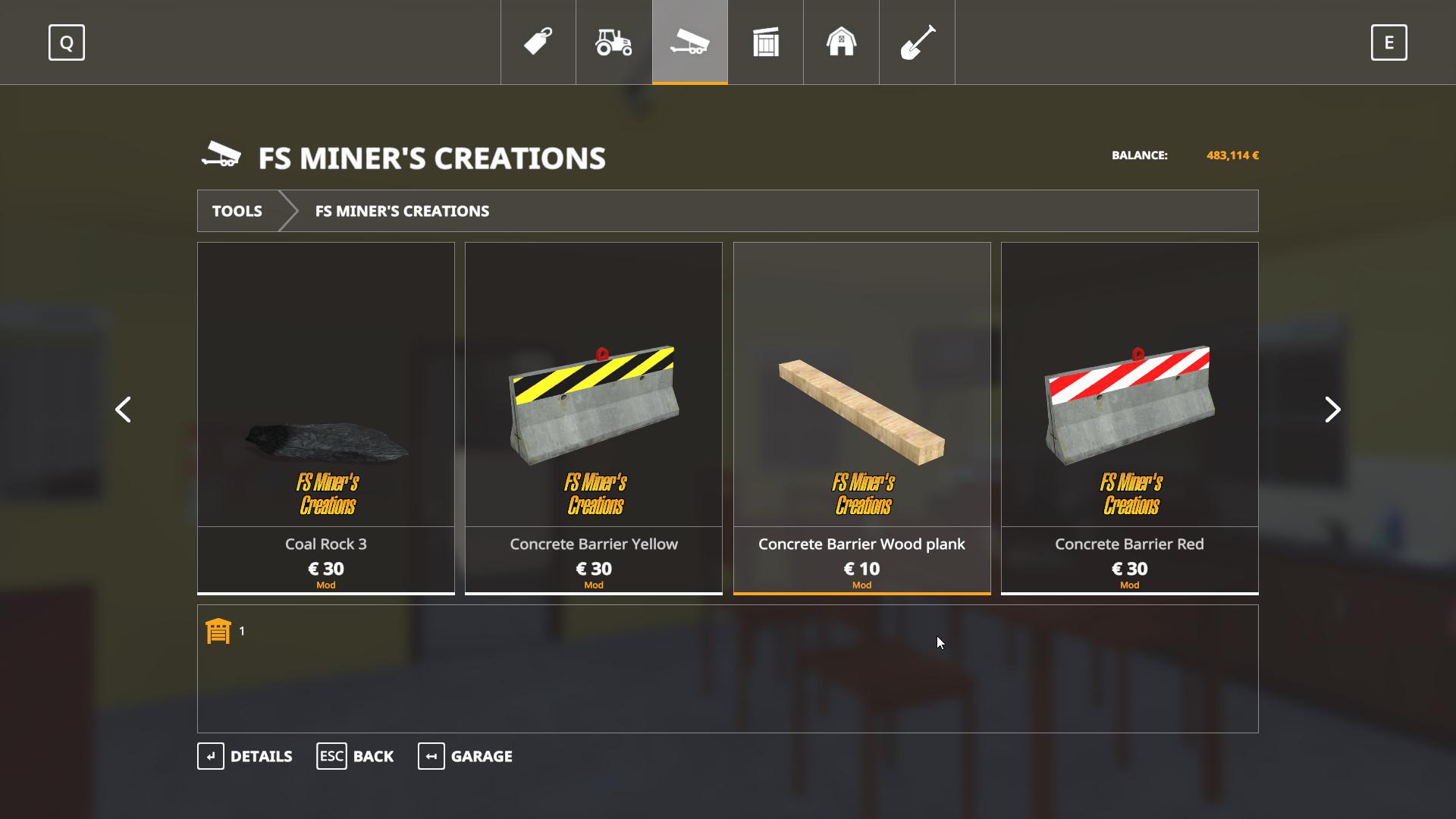Go to the Tools breadcrumb
Image resolution: width=1456 pixels, height=819 pixels.
[x=237, y=211]
